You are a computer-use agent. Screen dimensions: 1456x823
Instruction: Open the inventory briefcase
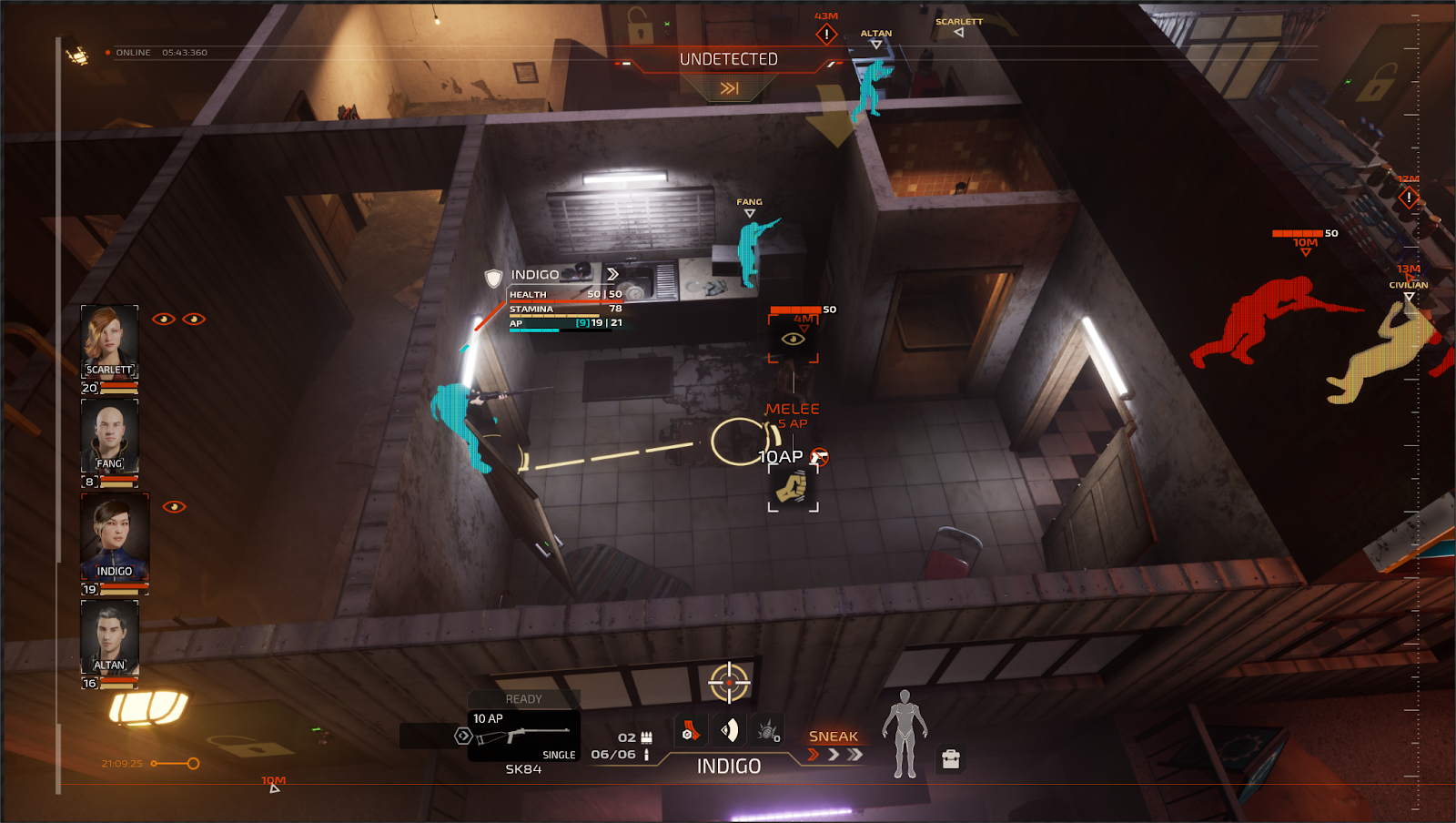pos(951,759)
